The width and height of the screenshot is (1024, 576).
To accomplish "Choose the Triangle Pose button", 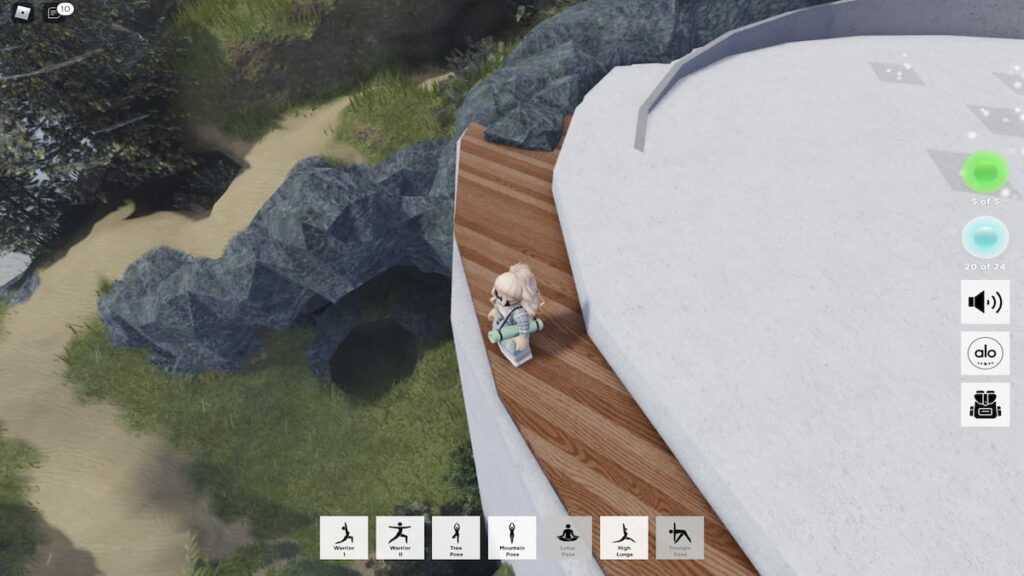I will 680,537.
